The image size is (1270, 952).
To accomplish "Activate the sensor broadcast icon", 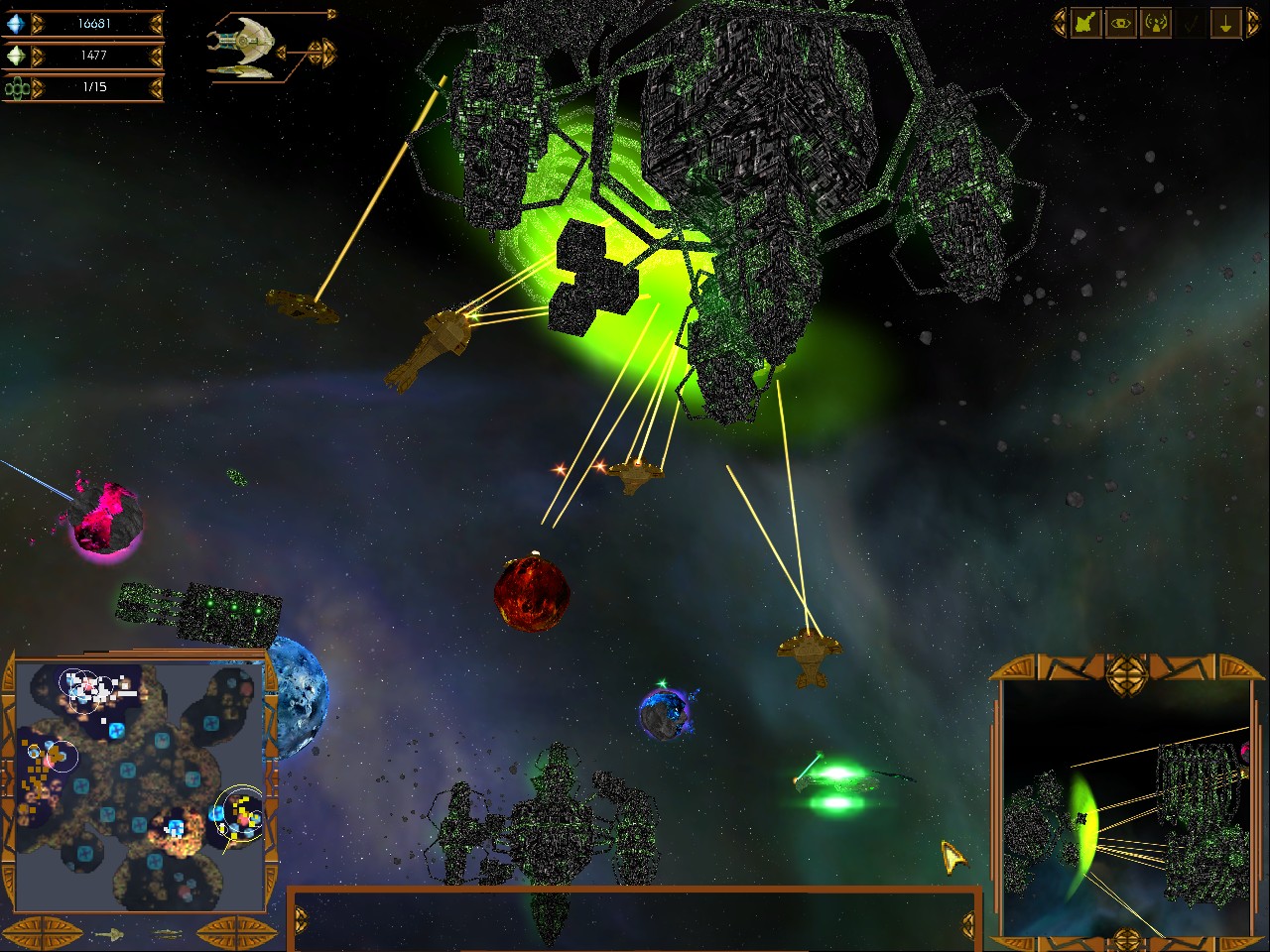I will tap(1155, 24).
